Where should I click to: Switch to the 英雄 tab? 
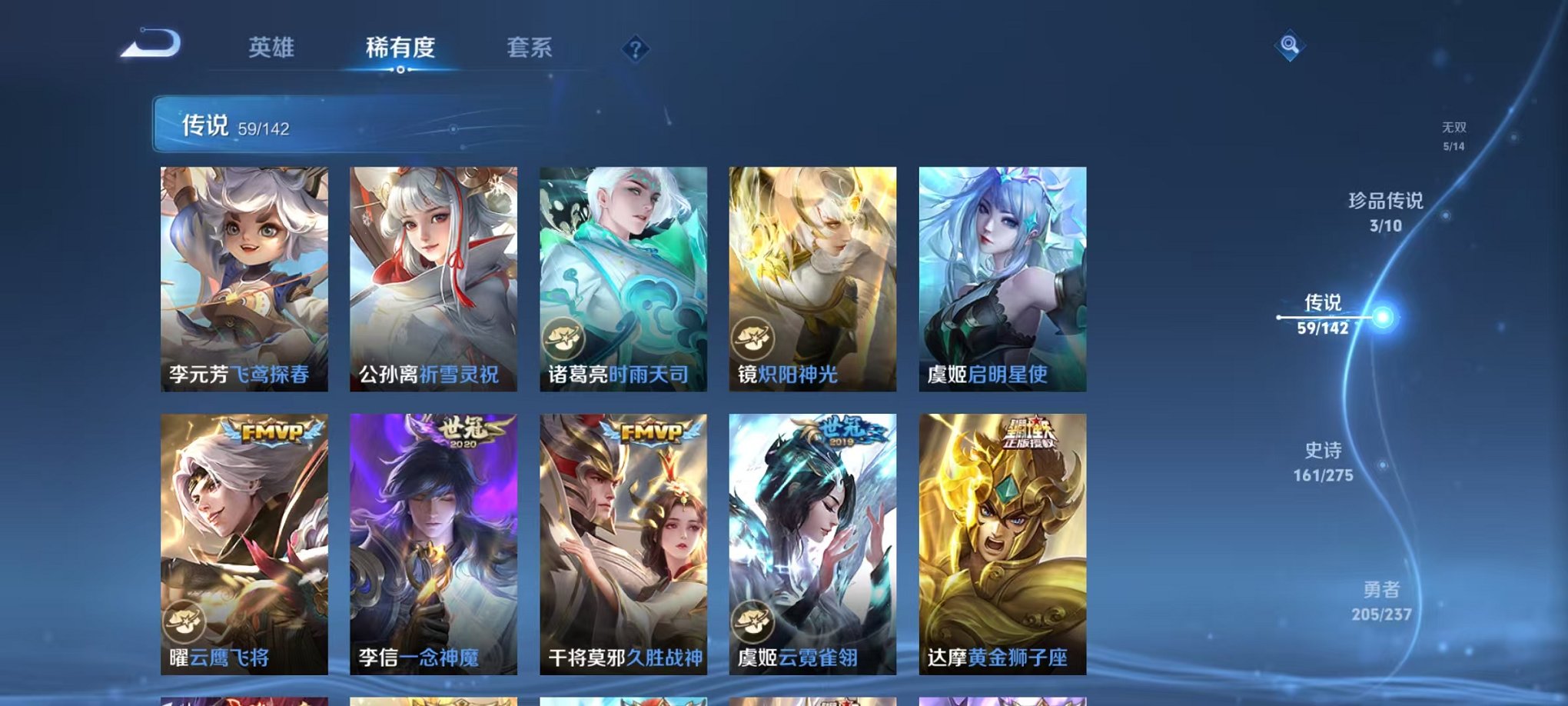271,48
